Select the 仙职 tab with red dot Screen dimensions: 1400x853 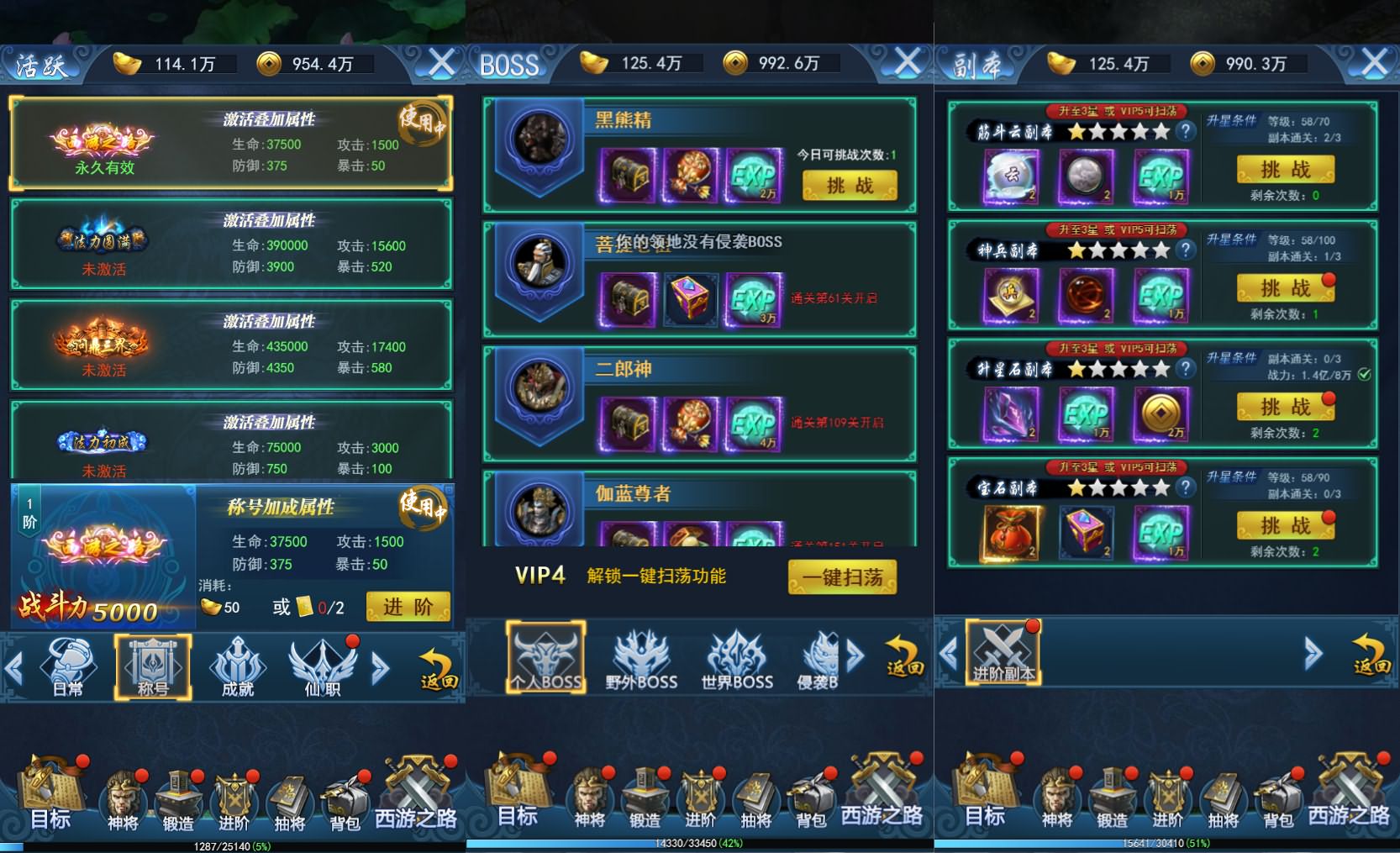point(322,666)
